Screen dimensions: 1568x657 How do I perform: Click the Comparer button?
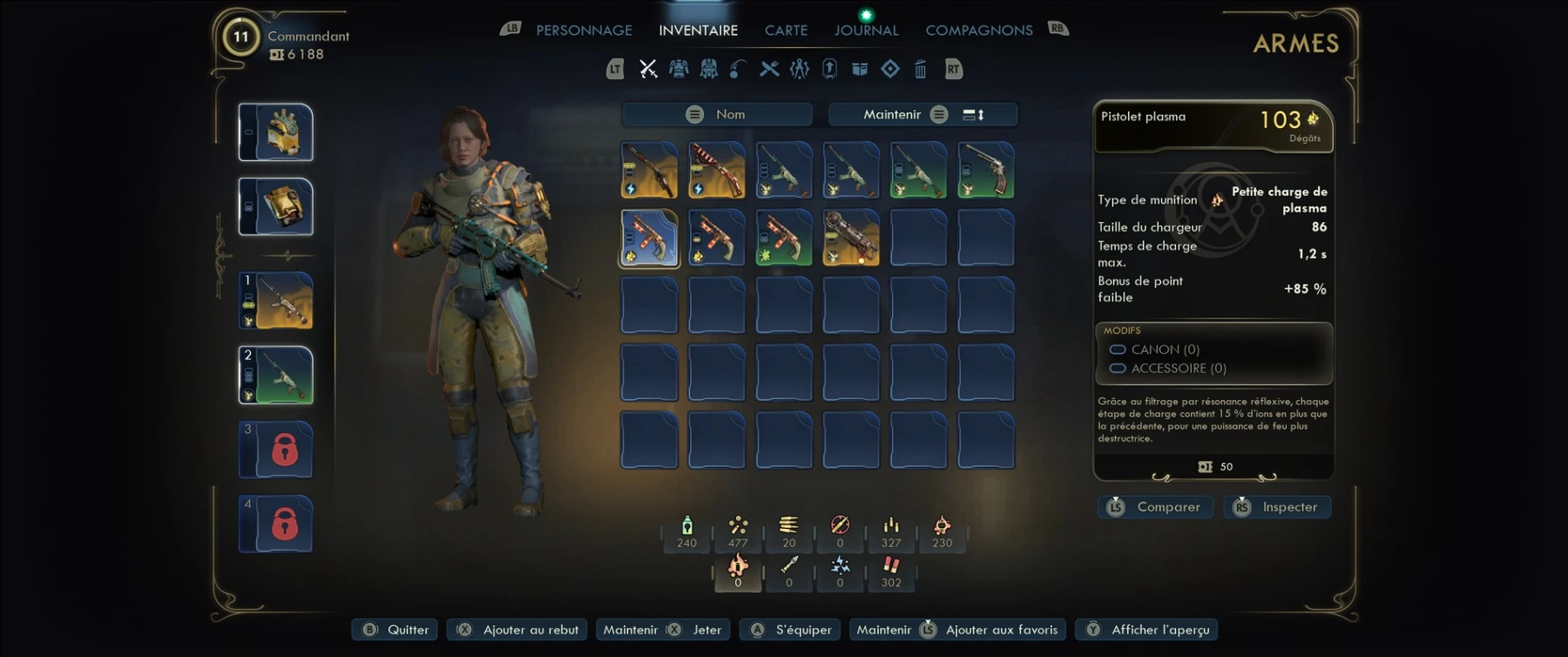tap(1155, 507)
